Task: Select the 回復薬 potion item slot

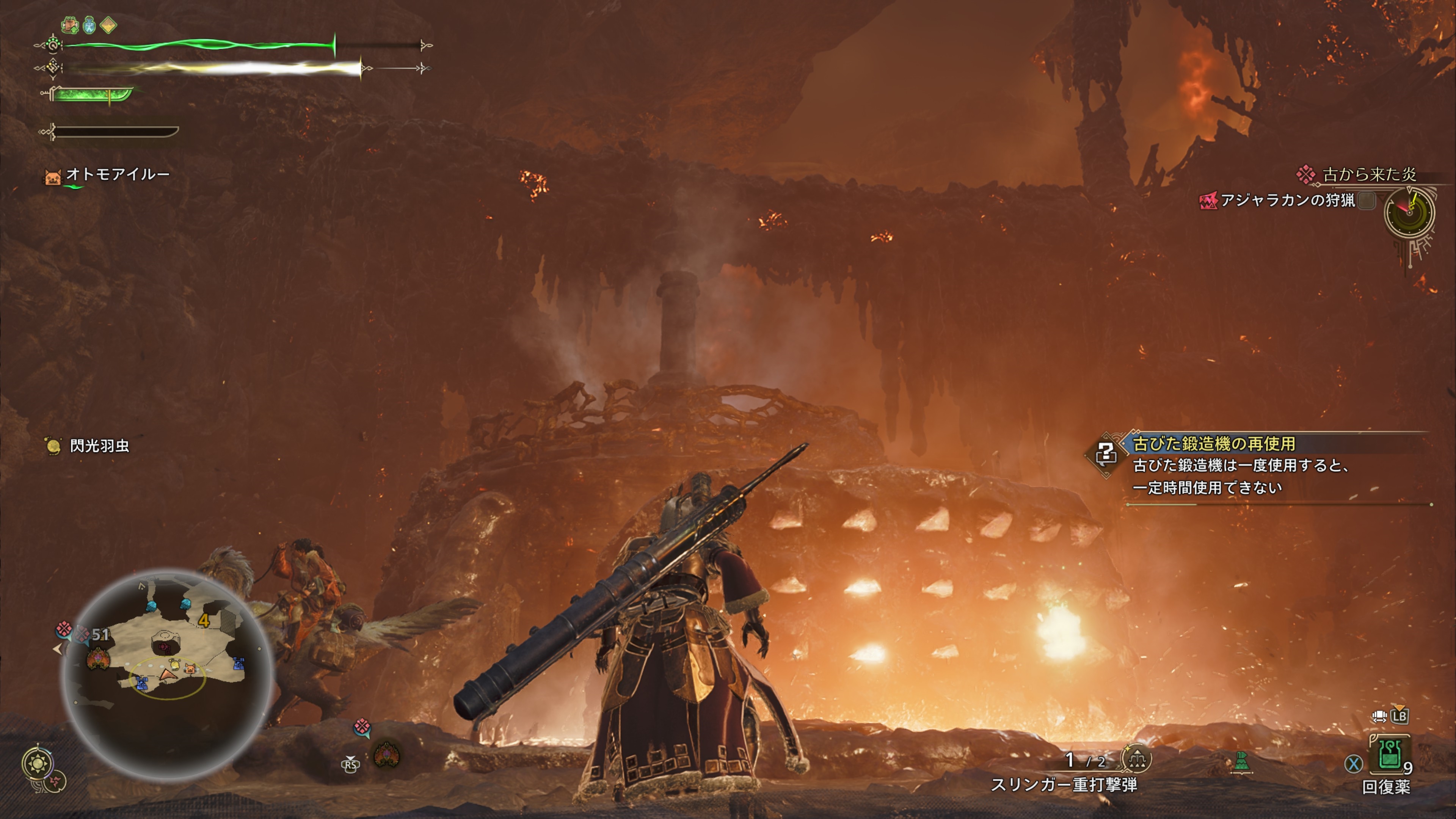Action: click(x=1389, y=754)
